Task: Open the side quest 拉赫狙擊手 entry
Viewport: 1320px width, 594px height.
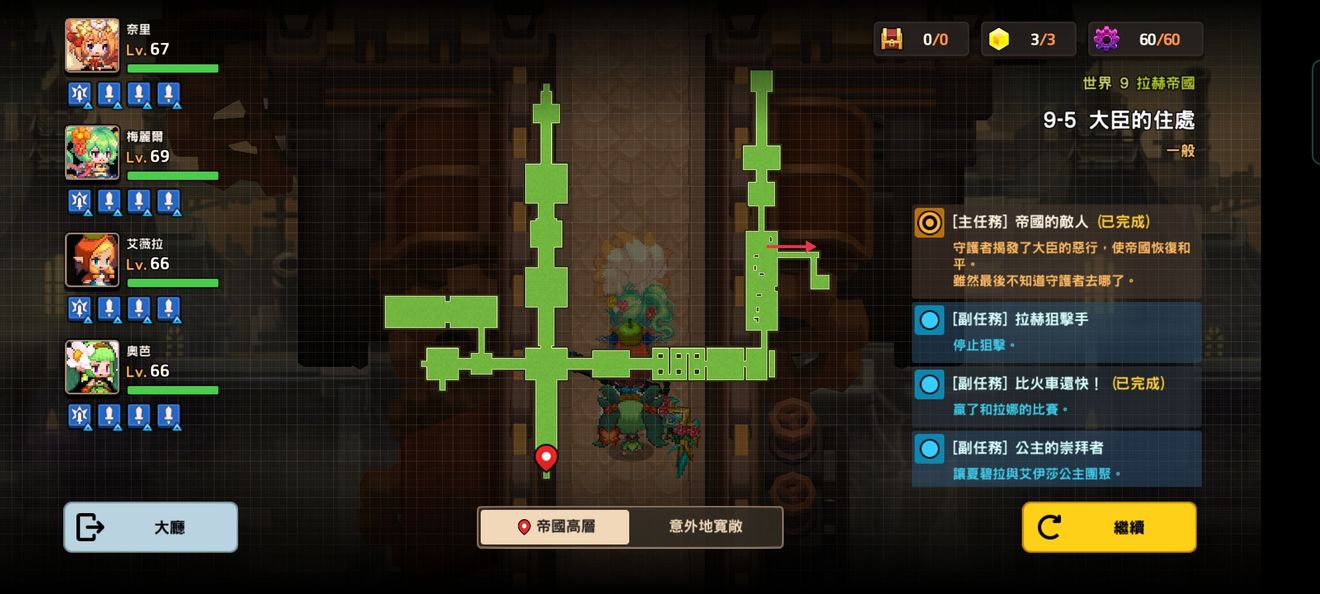Action: click(1057, 332)
